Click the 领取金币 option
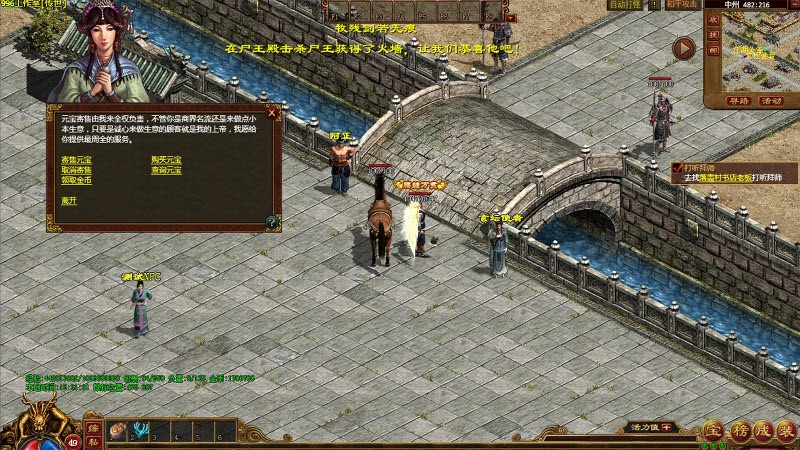Viewport: 800px width, 450px height. tap(77, 180)
